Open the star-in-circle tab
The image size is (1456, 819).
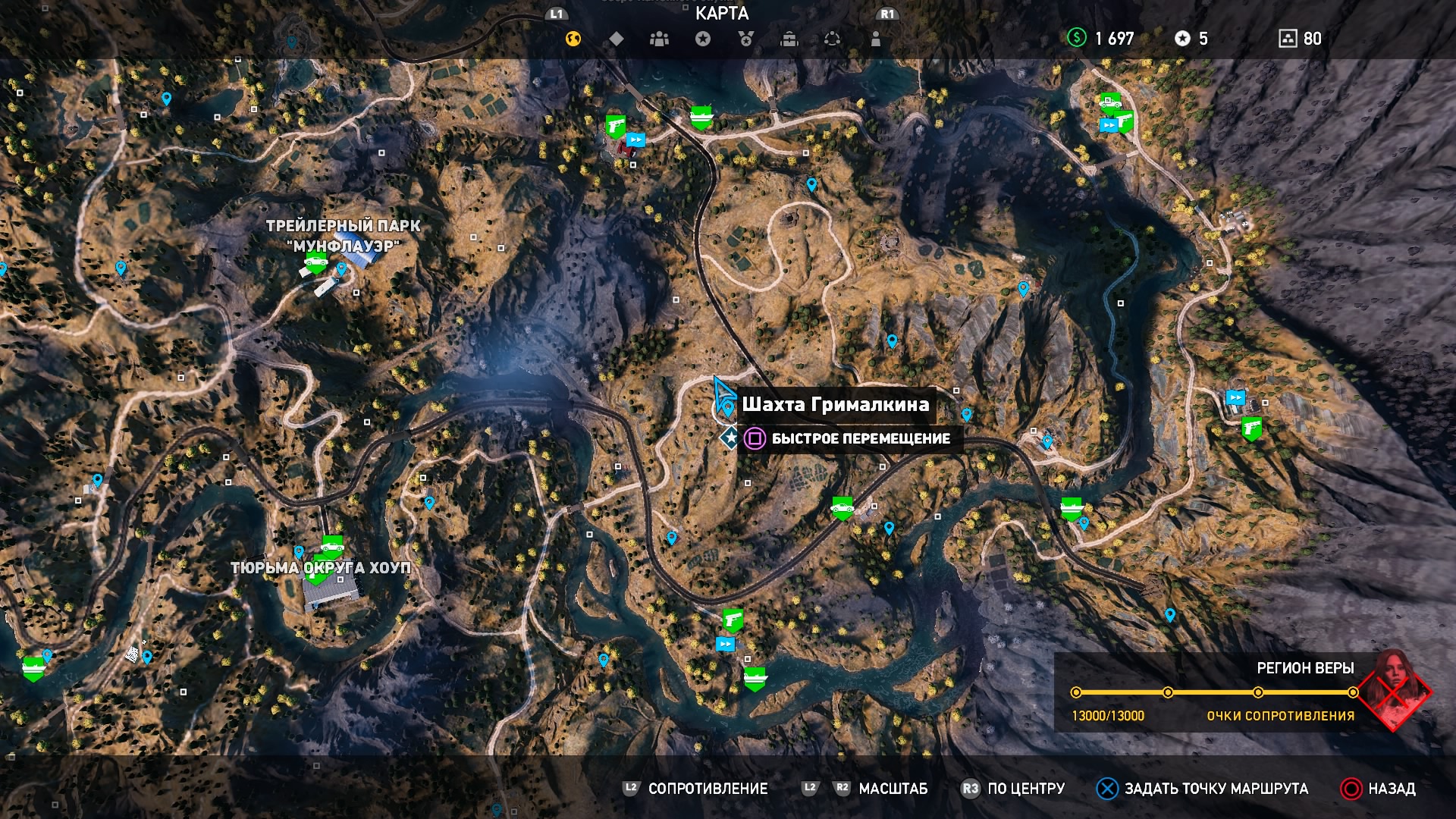coord(703,39)
